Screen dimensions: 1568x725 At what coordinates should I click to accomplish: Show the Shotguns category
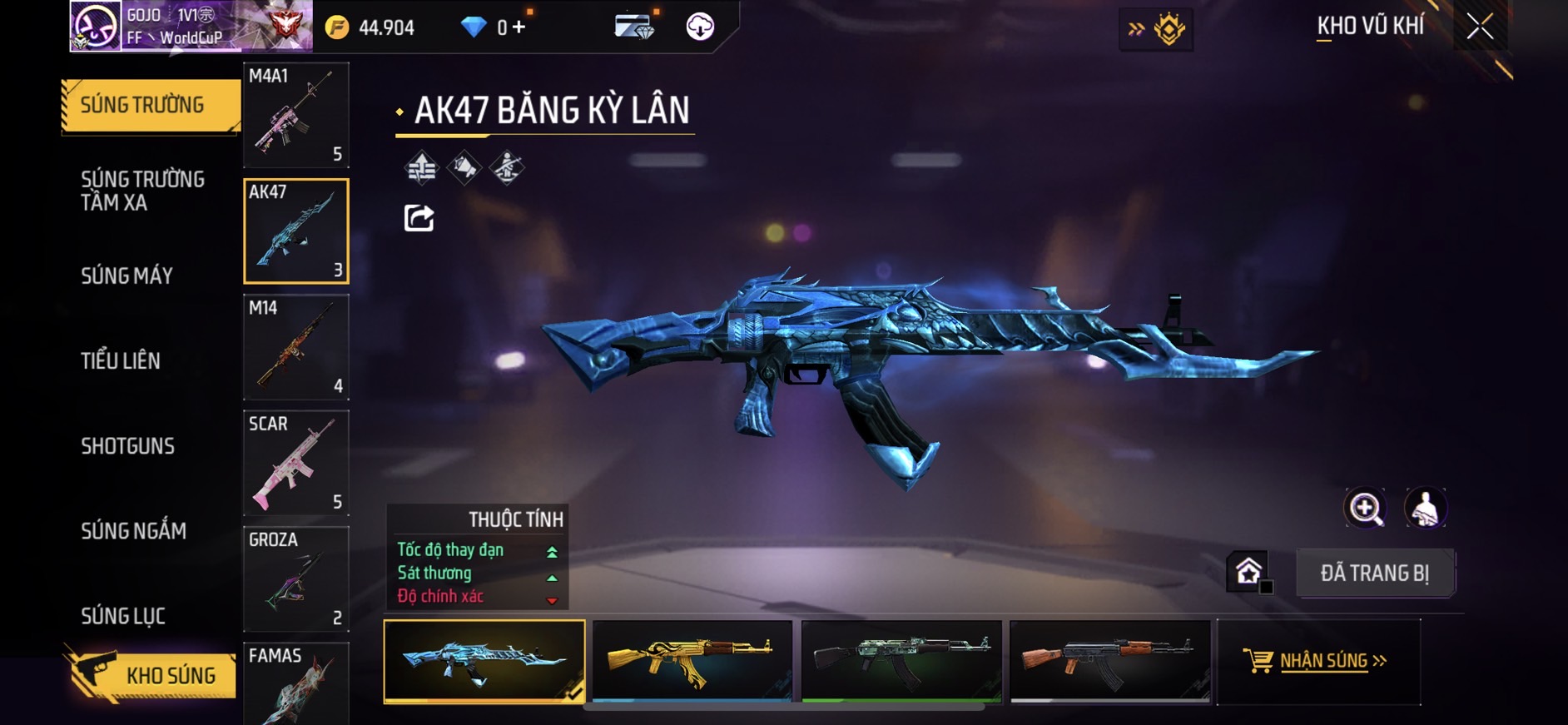pyautogui.click(x=127, y=446)
